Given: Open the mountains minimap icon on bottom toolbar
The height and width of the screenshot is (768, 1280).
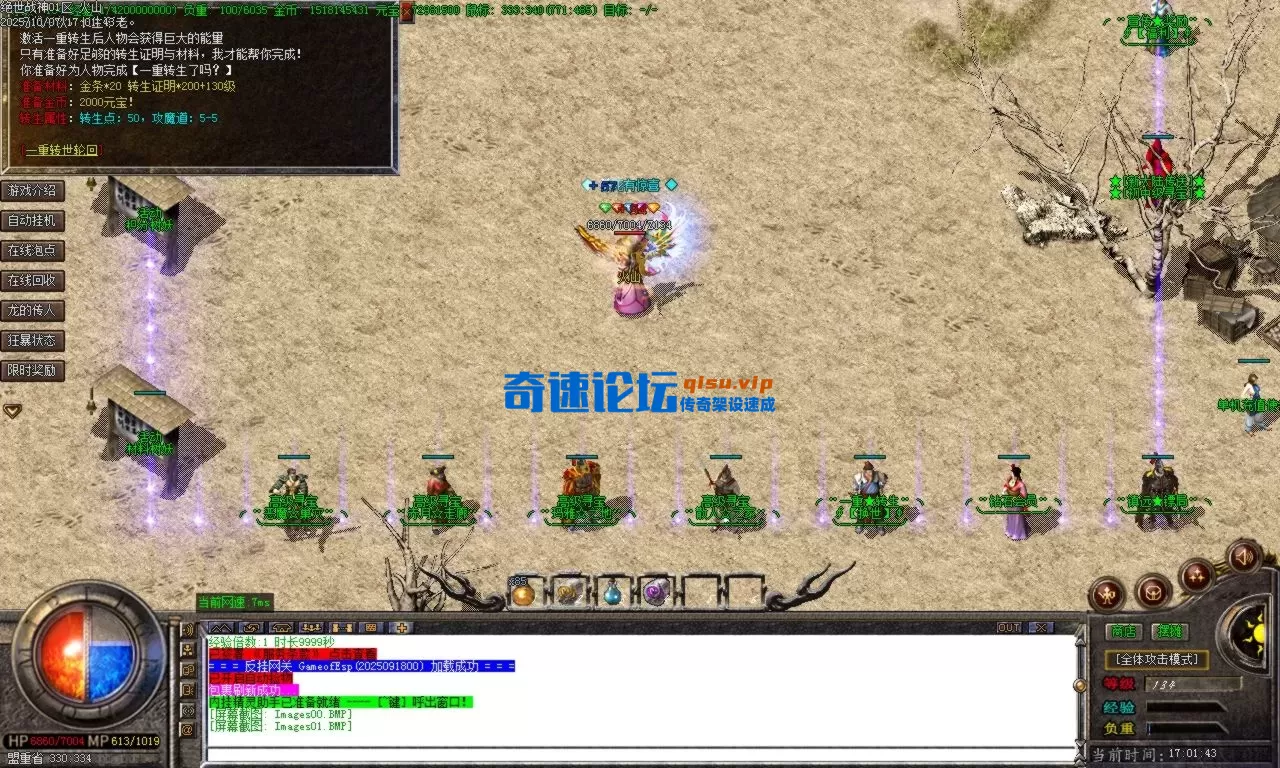Looking at the screenshot, I should tap(220, 628).
